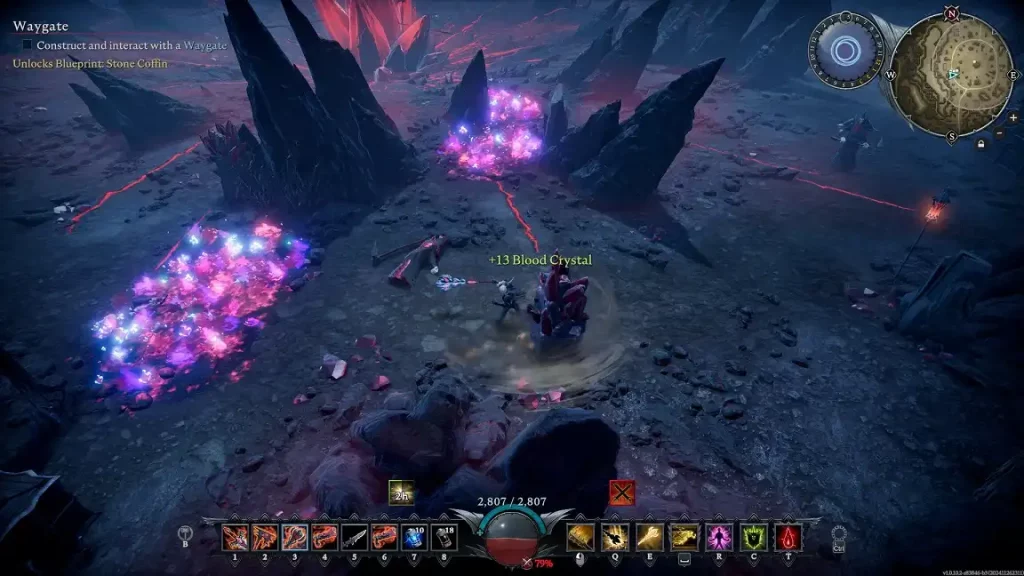1024x576 pixels.
Task: Inspect the 2h buff timer icon
Action: pyautogui.click(x=400, y=492)
